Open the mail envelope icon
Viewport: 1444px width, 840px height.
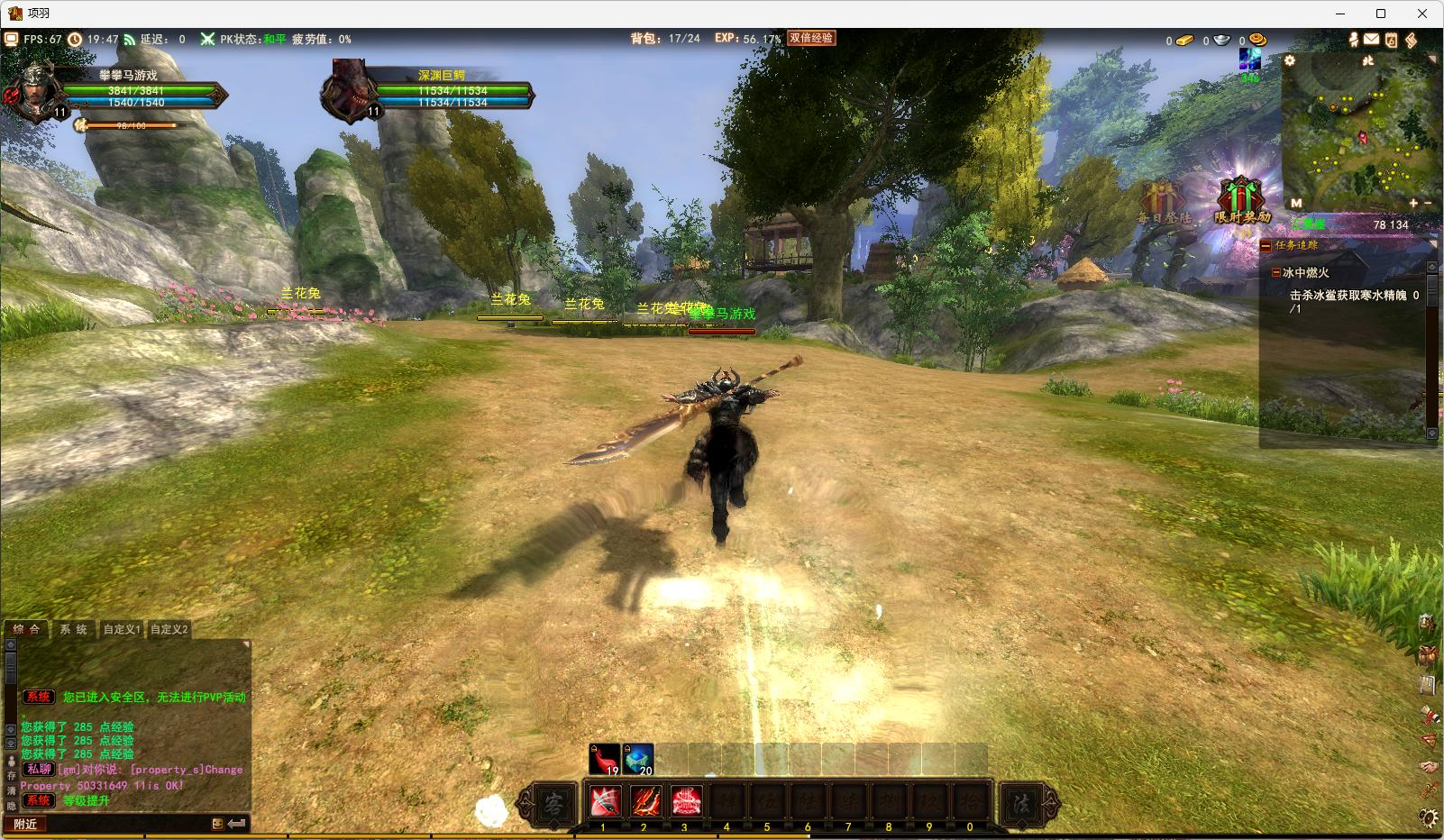pyautogui.click(x=1371, y=40)
